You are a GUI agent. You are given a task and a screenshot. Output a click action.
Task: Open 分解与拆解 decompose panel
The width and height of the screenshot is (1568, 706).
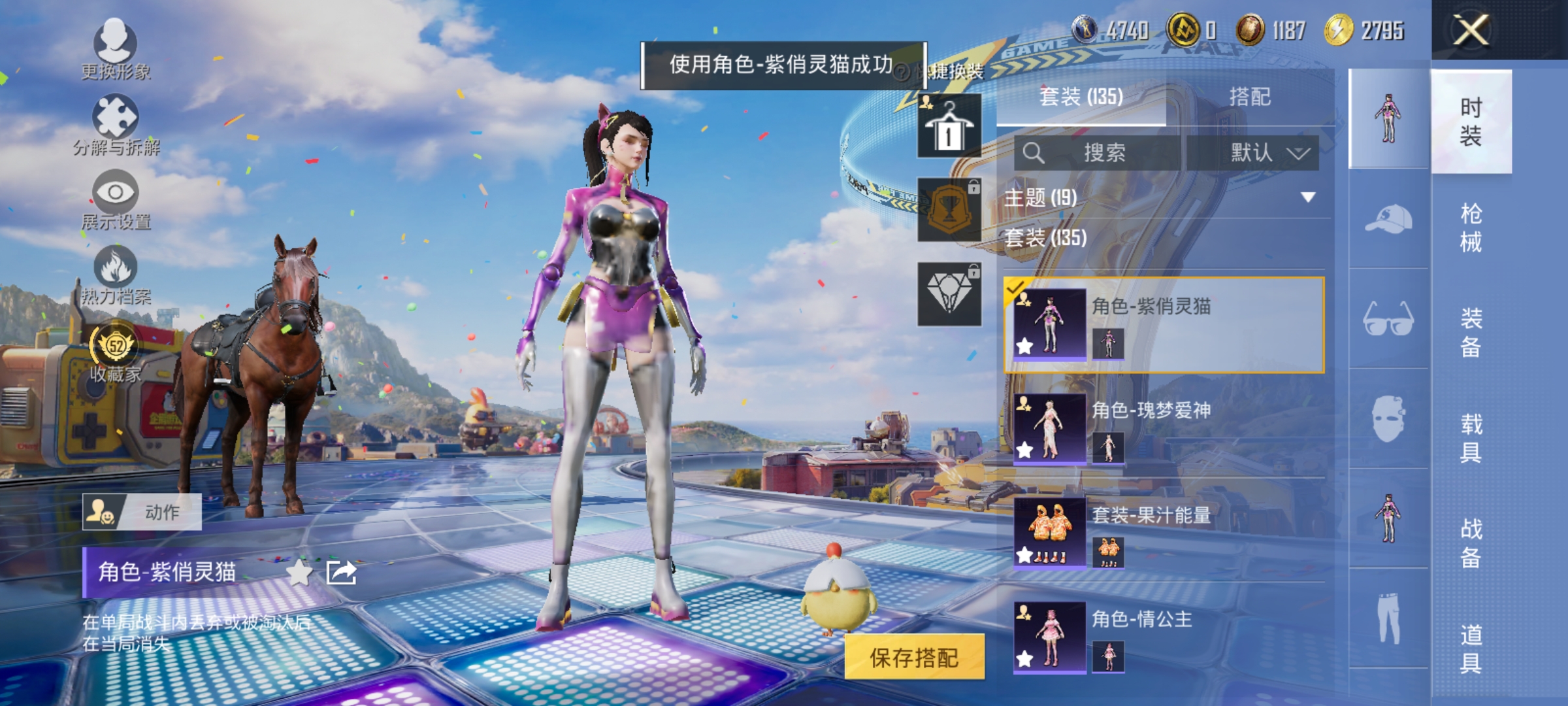(116, 114)
